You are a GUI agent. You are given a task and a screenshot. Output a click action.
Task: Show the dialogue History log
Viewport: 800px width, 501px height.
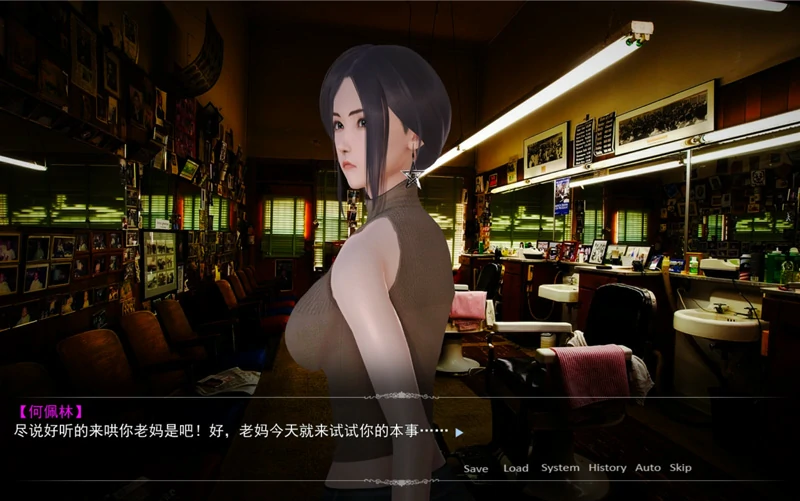607,468
